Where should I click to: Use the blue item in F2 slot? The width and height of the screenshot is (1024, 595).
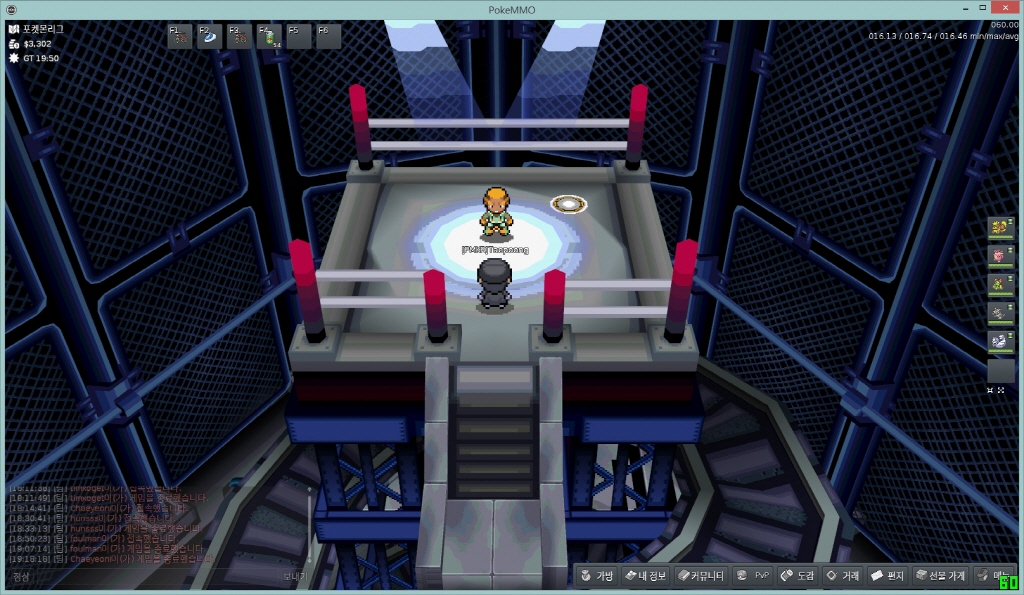[x=211, y=37]
